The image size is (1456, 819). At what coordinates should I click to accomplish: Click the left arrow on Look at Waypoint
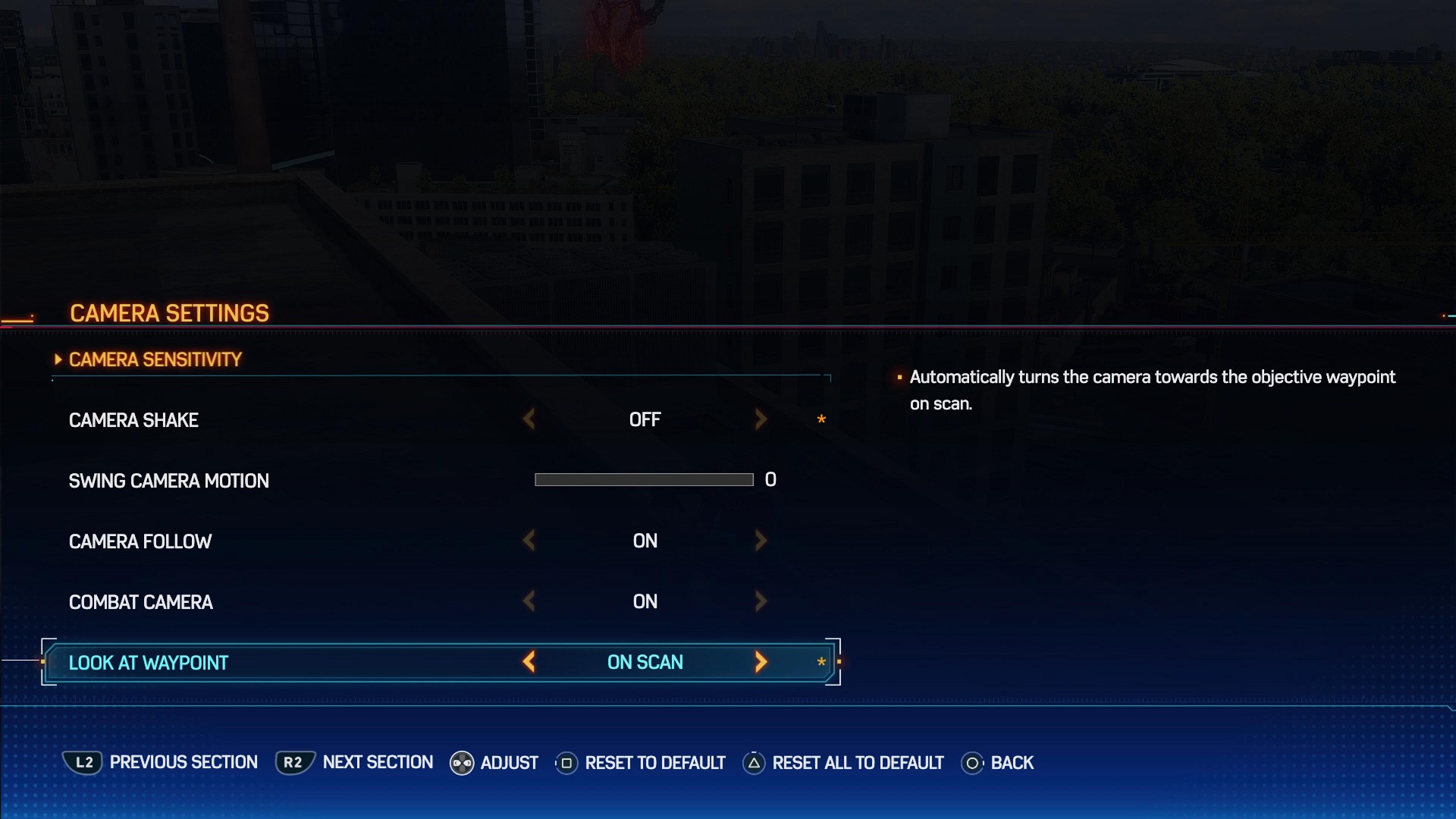click(x=531, y=662)
